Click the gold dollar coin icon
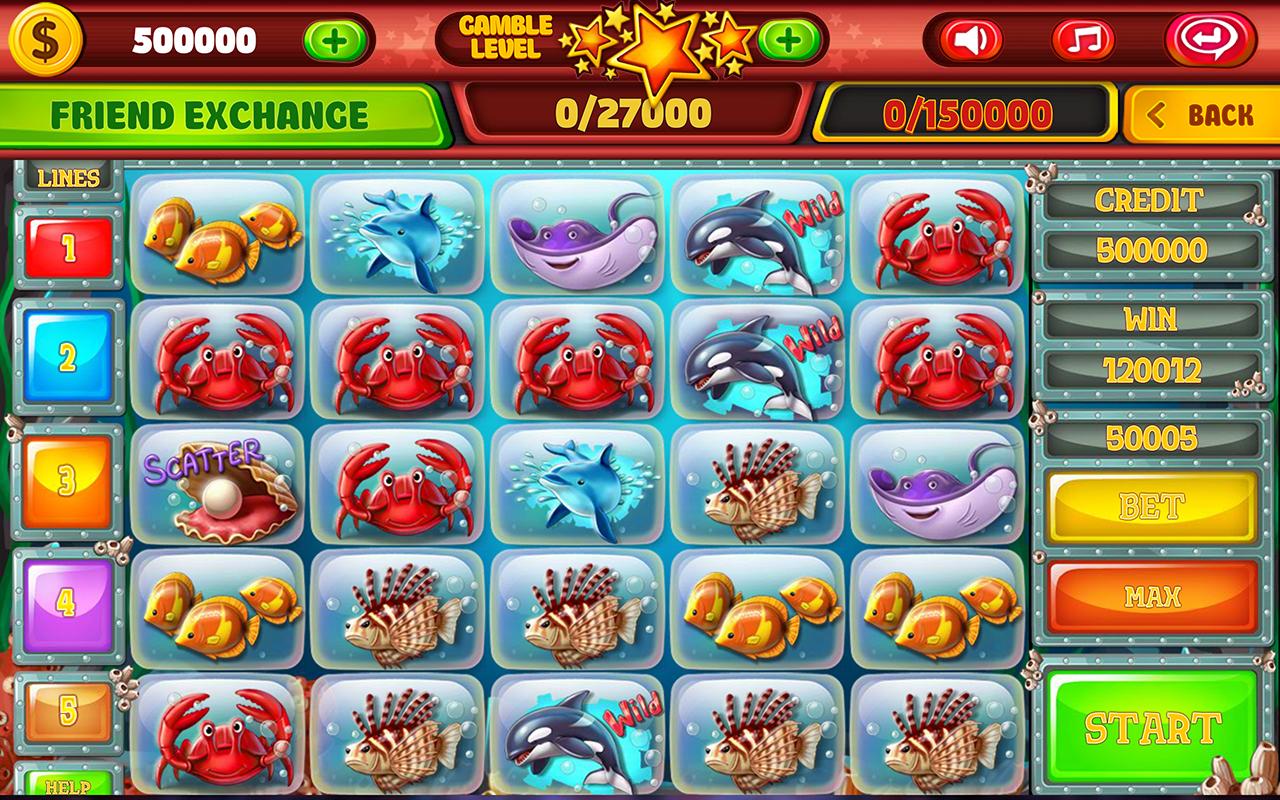 click(47, 42)
